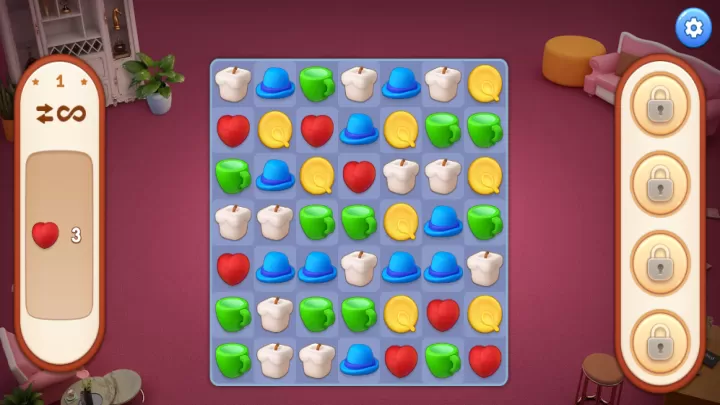The height and width of the screenshot is (405, 720).
Task: Choose the green cup between two red hearts
Action: click(x=443, y=358)
